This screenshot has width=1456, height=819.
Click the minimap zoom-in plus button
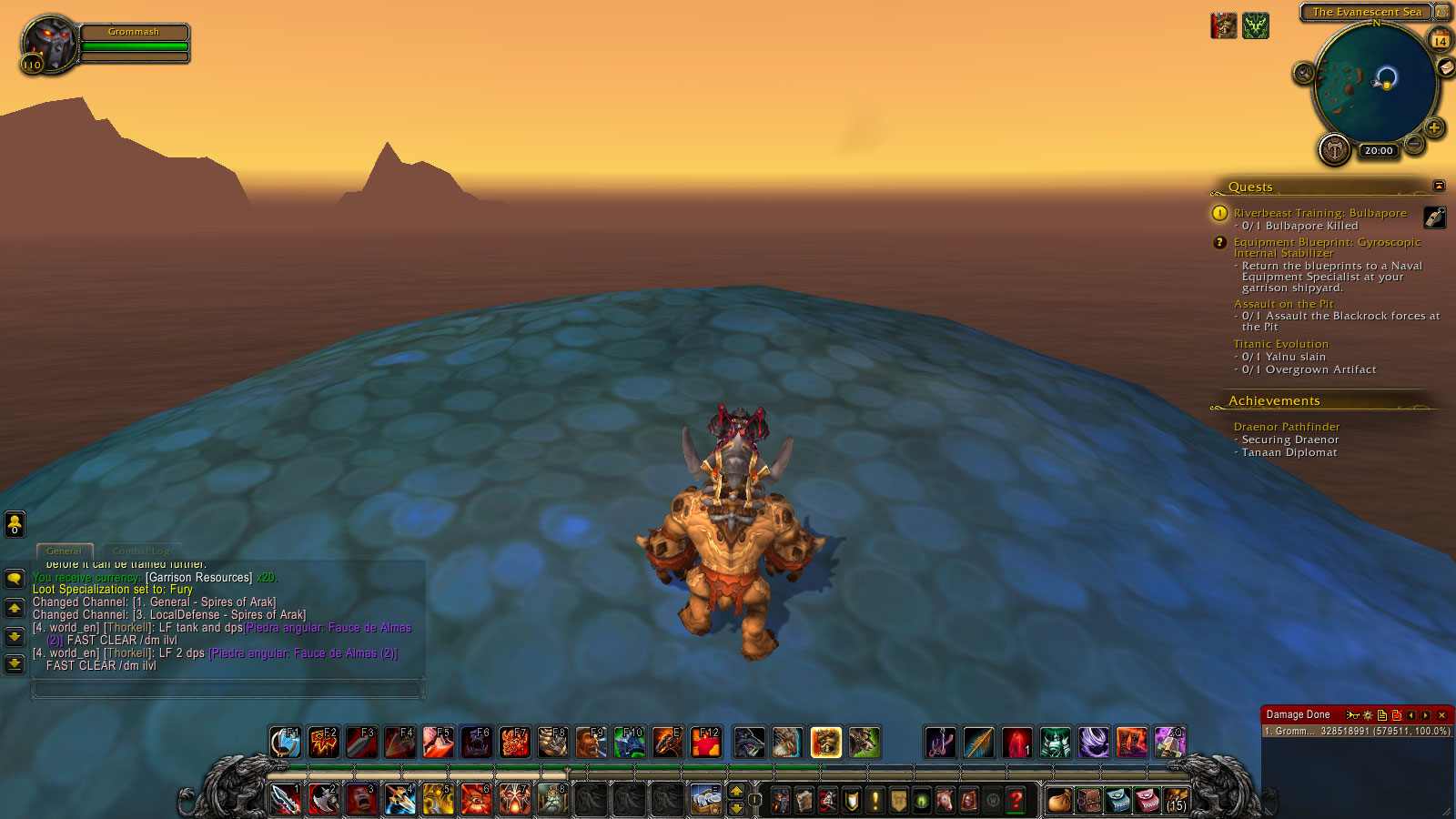click(x=1434, y=127)
